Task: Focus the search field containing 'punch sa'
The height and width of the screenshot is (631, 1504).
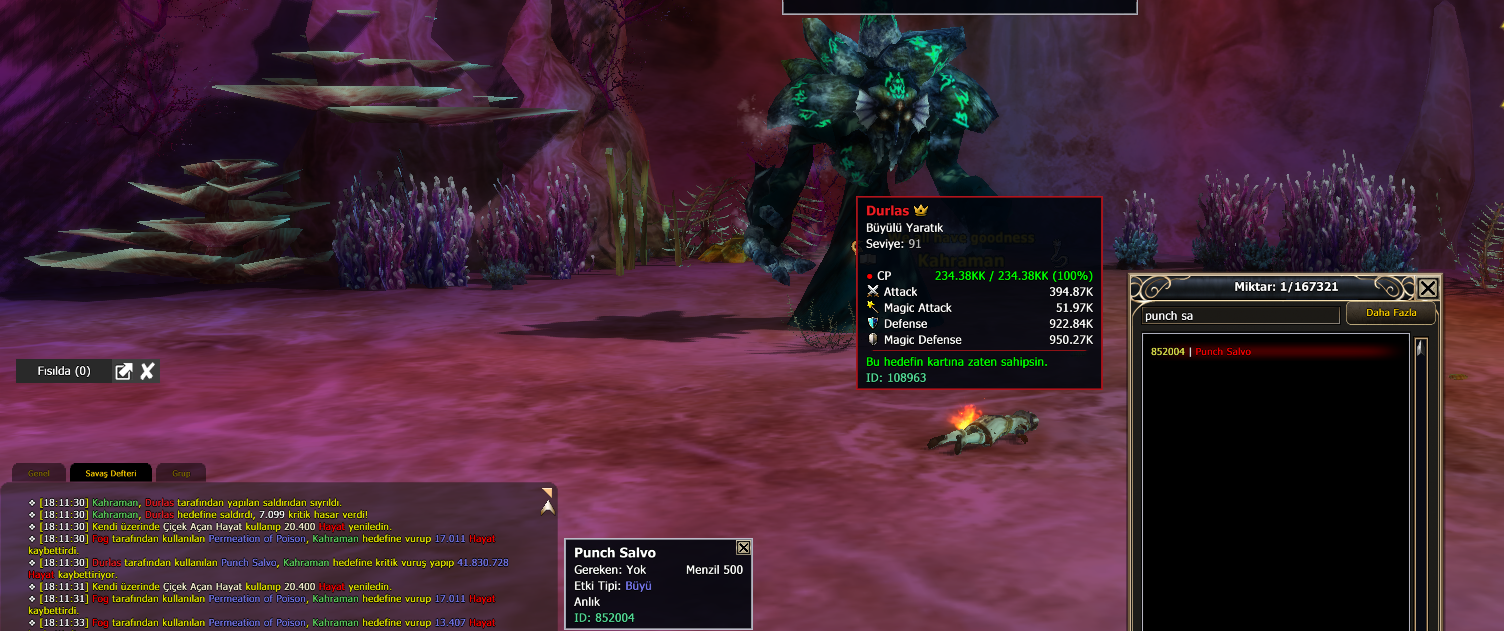Action: (1240, 316)
